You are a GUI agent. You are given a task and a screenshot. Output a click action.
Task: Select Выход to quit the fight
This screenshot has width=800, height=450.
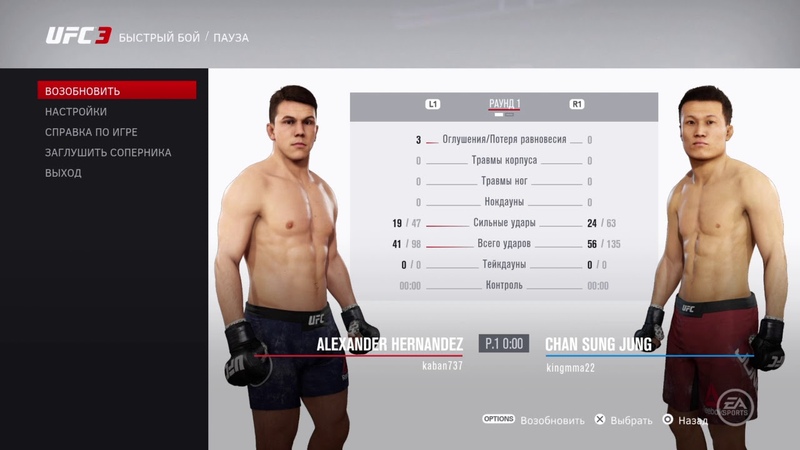[x=63, y=173]
